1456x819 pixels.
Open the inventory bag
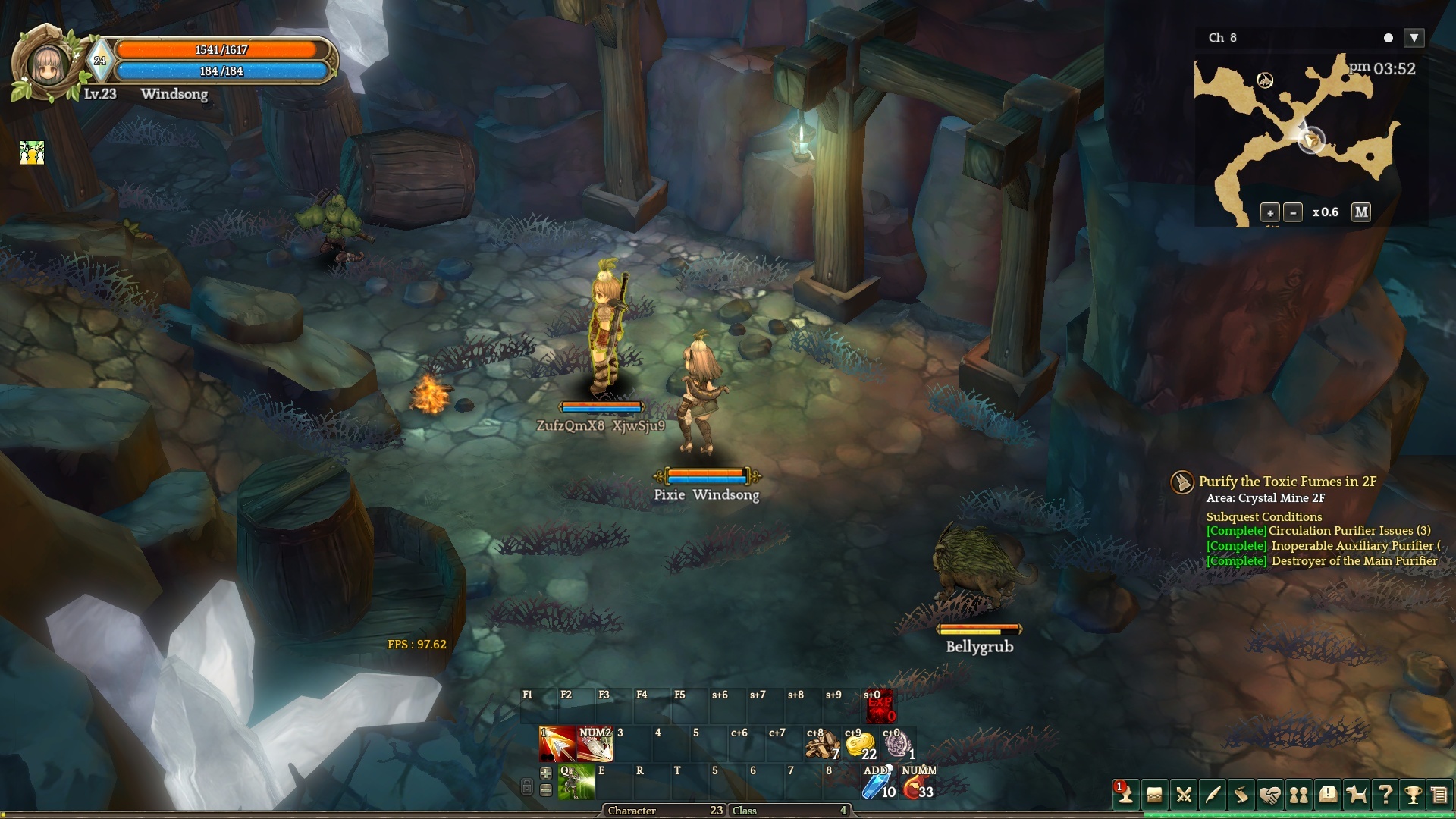coord(1154,795)
